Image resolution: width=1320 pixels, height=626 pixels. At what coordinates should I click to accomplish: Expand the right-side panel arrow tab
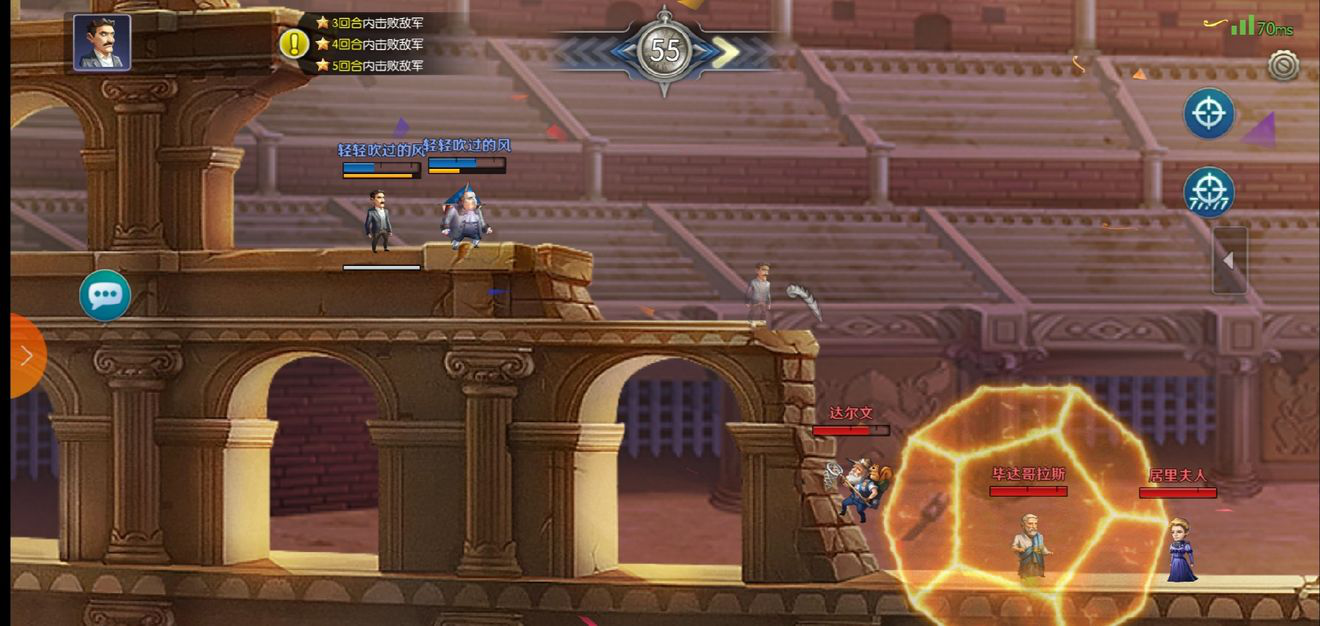coord(1229,260)
